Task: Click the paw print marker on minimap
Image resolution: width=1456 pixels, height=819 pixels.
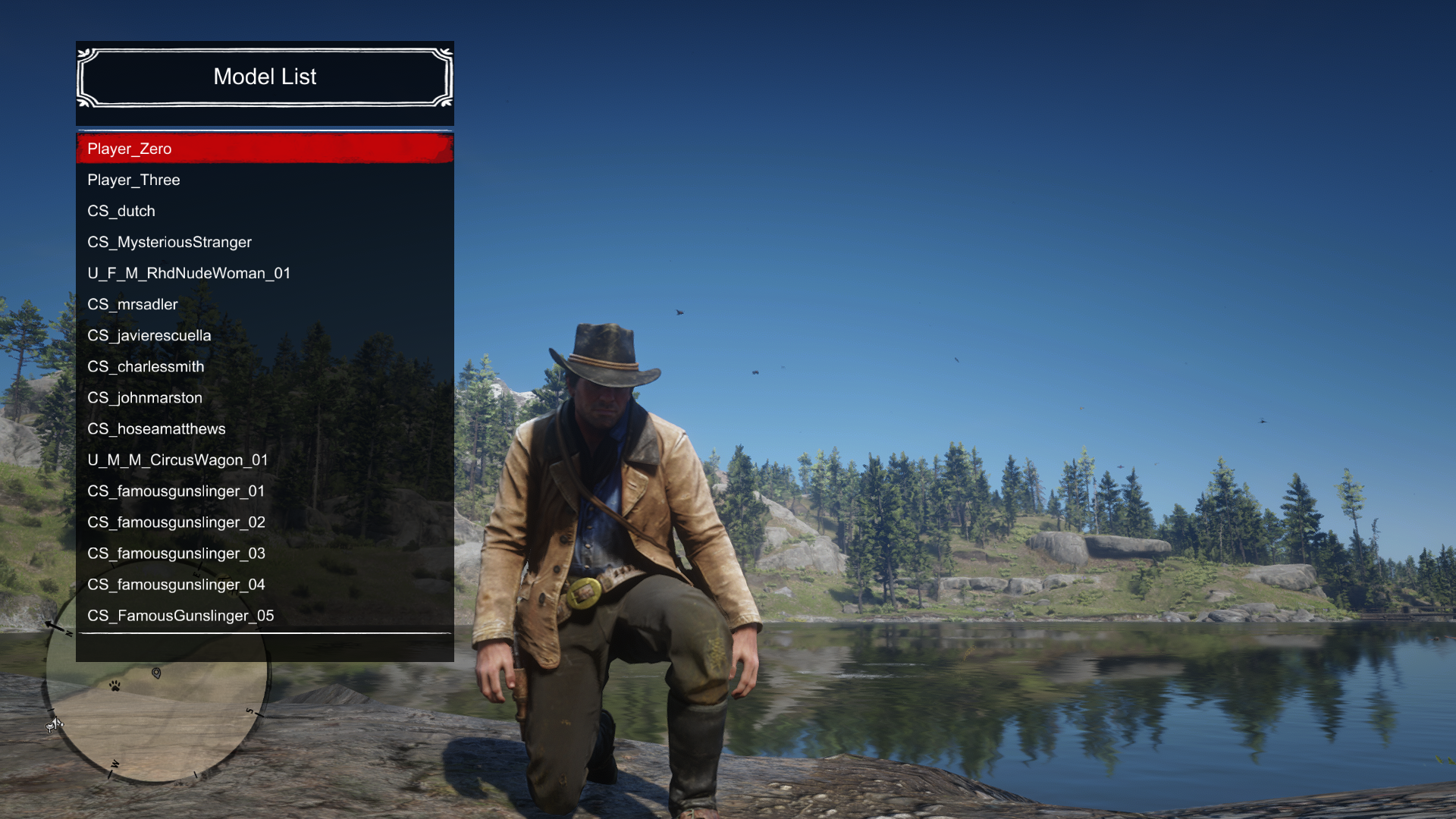Action: coord(115,686)
